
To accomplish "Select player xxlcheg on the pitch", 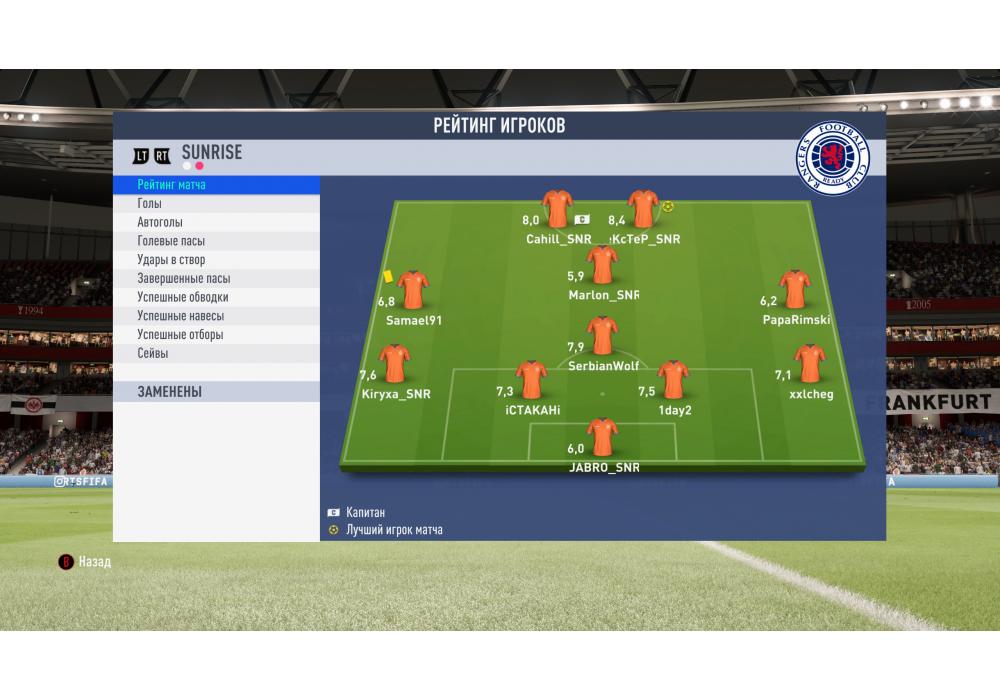I will (x=809, y=365).
